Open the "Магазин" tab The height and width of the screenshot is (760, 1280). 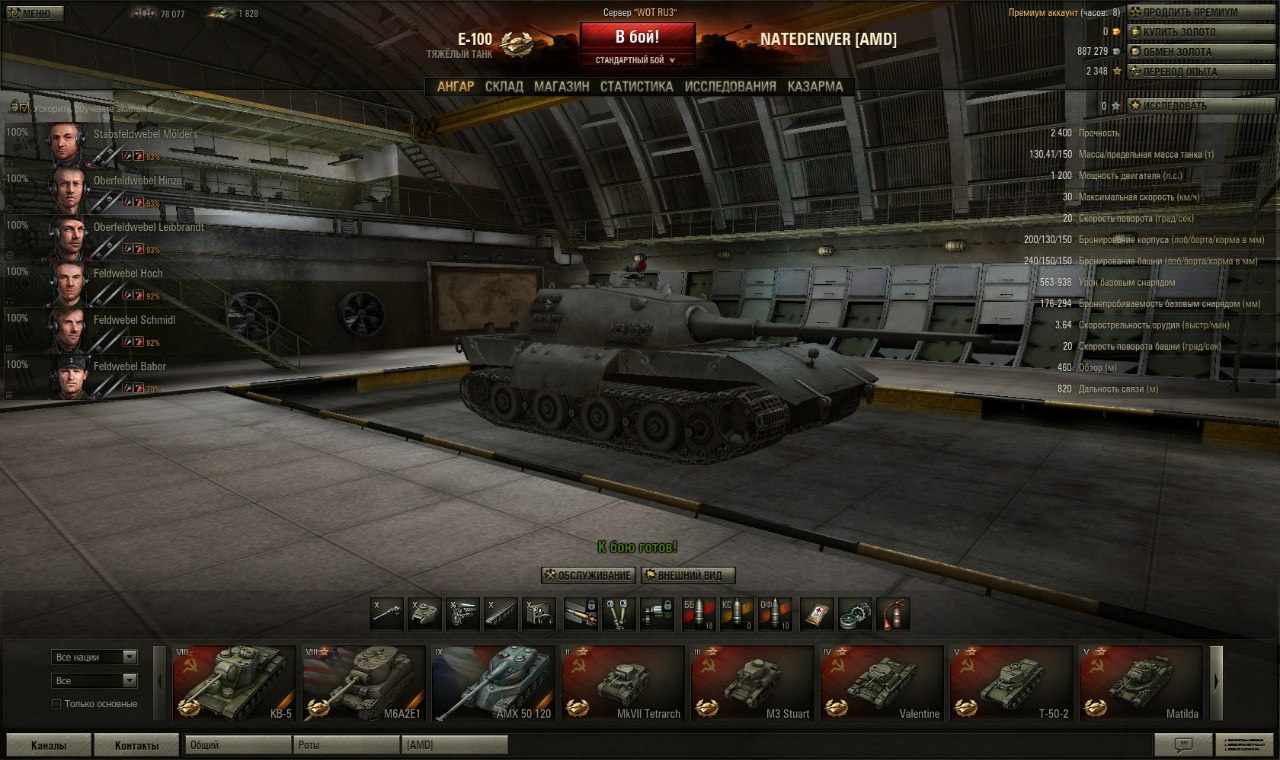pos(561,87)
